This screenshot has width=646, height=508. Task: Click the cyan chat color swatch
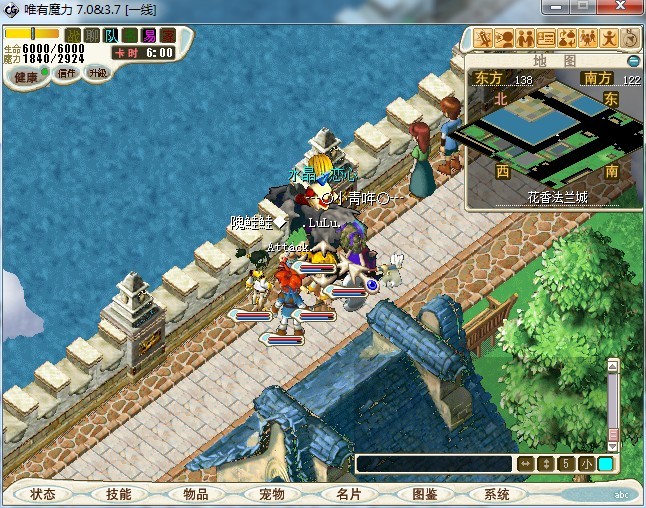pyautogui.click(x=606, y=464)
